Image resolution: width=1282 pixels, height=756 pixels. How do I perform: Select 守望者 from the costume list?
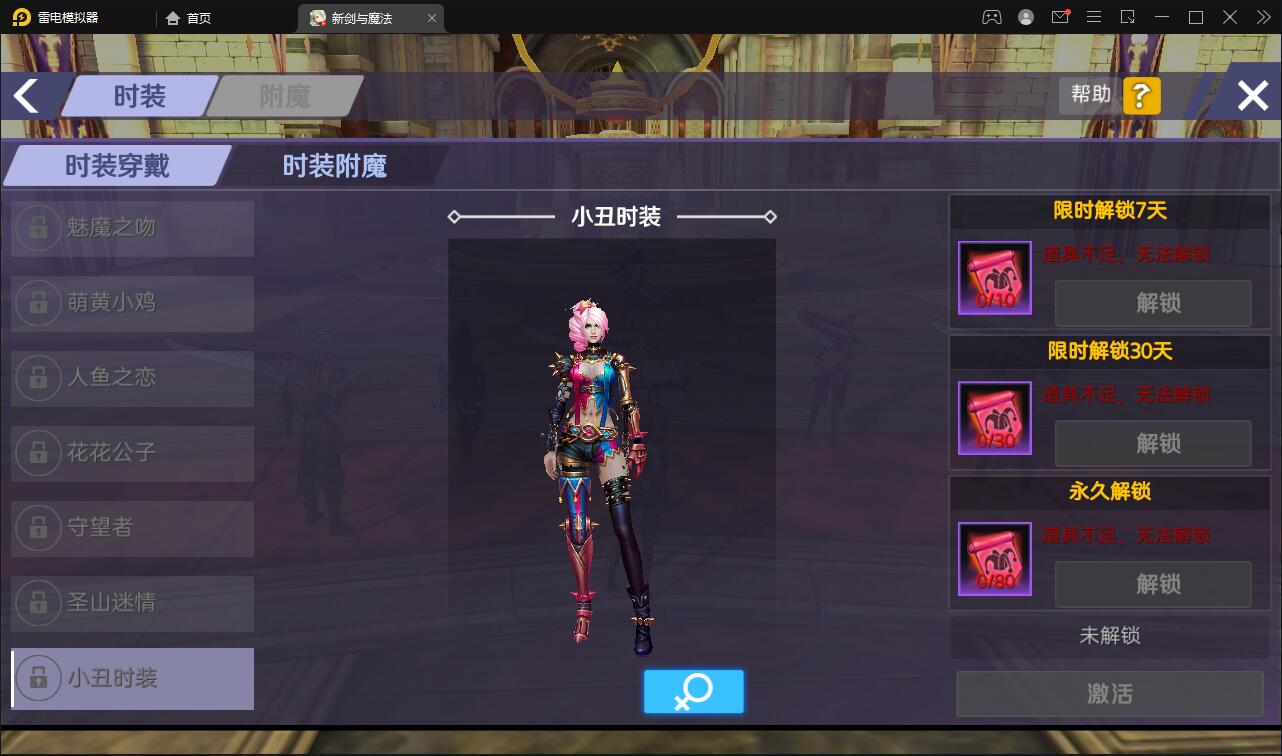131,528
